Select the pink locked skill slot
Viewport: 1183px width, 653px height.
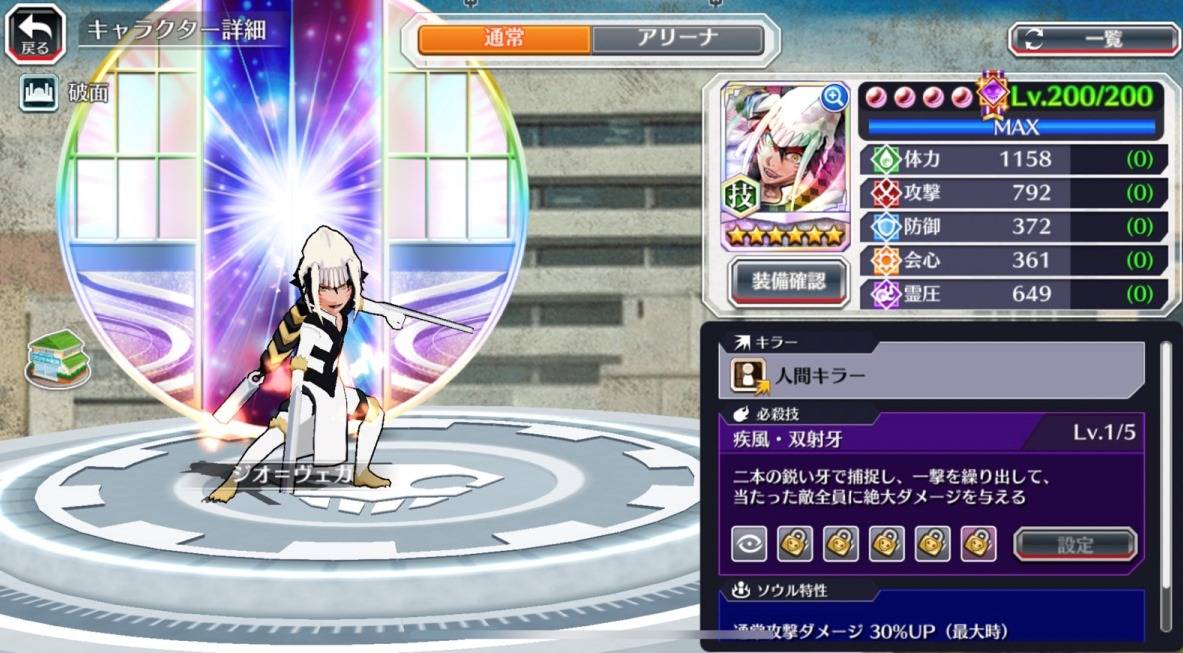point(978,544)
